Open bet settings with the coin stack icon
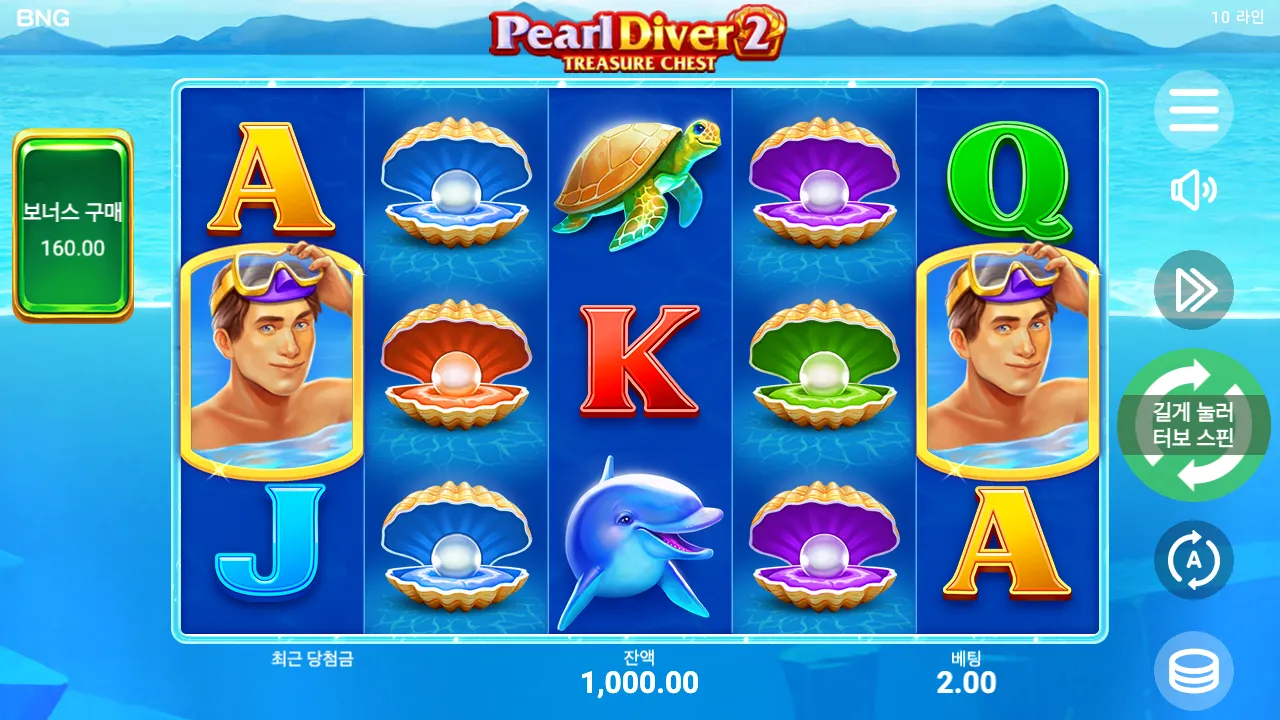Screen dimensions: 1280x720 point(1194,668)
